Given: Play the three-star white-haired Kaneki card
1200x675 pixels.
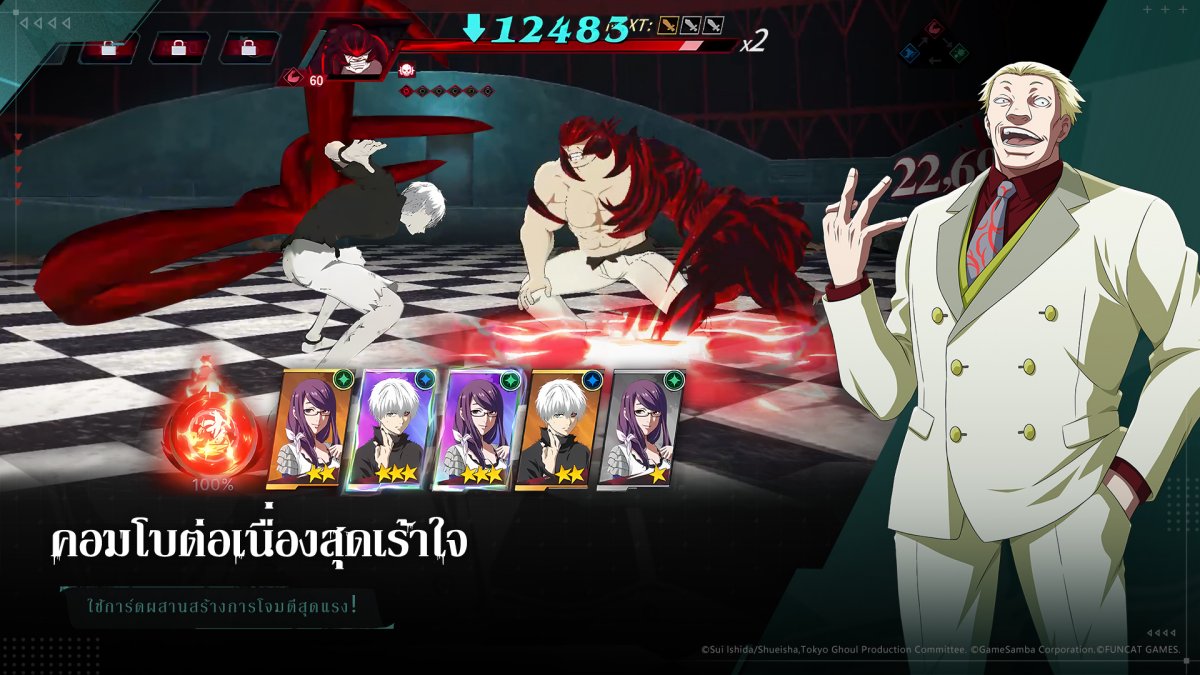Looking at the screenshot, I should point(392,429).
